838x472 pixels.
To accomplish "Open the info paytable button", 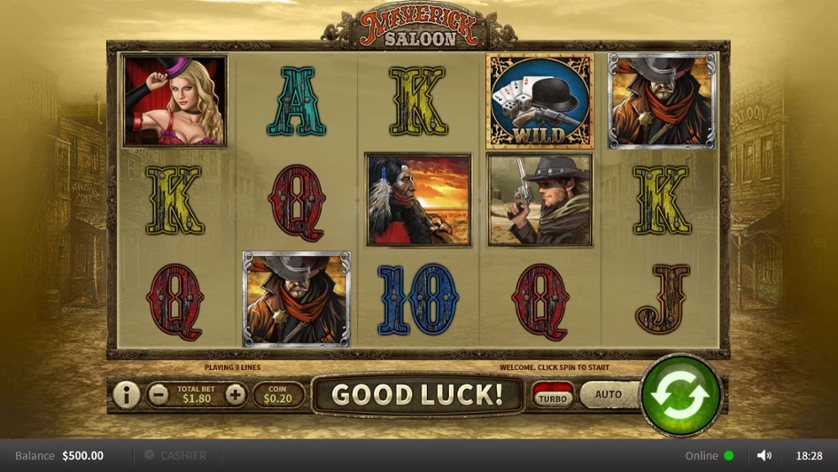I will (x=126, y=394).
